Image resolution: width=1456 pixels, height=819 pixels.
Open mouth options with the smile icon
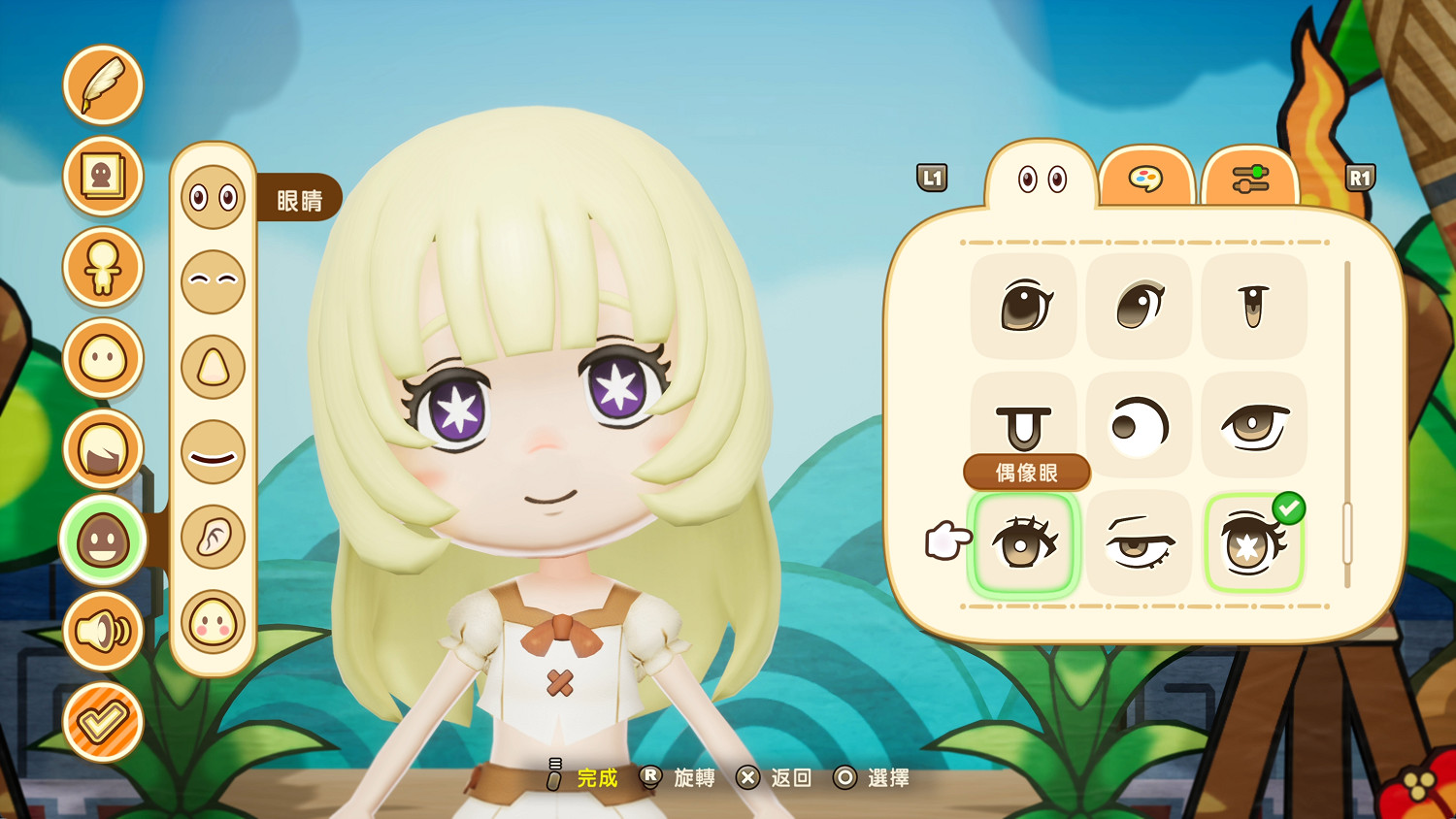pos(214,451)
